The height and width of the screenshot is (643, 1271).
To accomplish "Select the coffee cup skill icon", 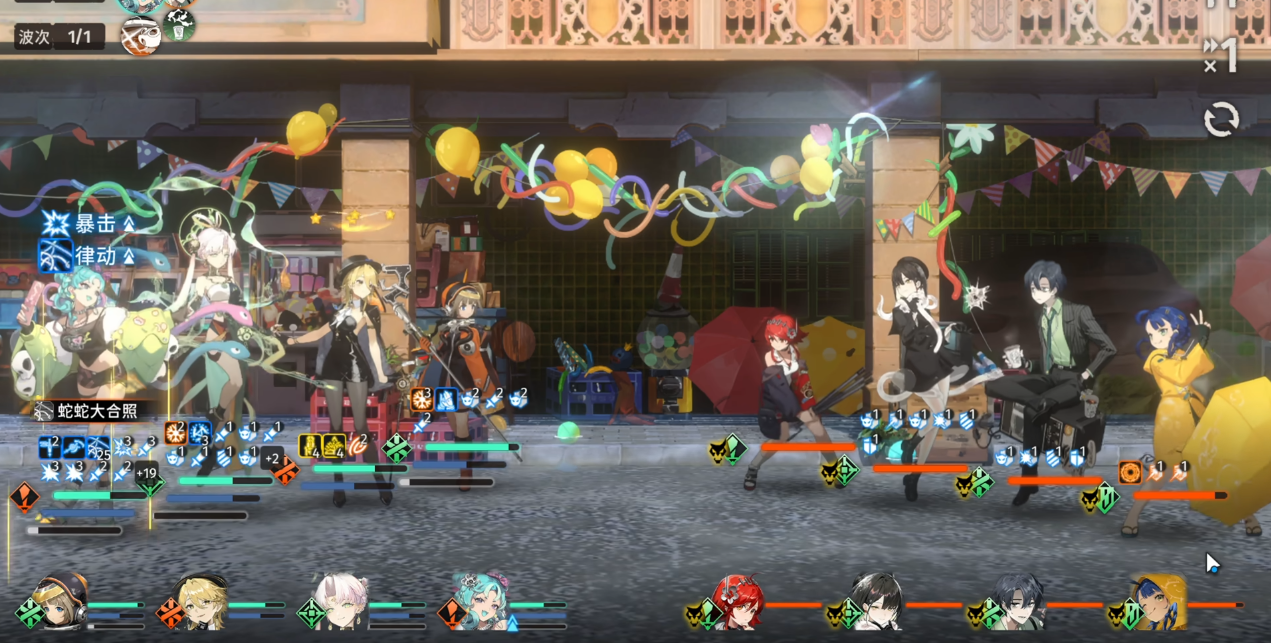I will [x=140, y=36].
